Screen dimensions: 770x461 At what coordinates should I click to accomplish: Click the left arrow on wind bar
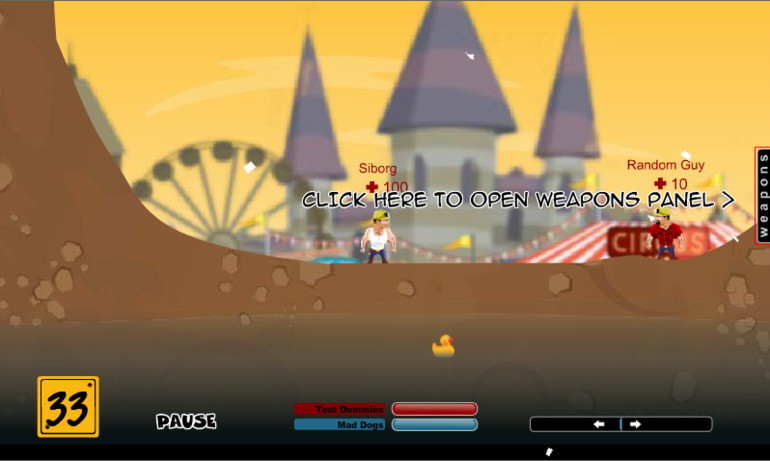[599, 424]
